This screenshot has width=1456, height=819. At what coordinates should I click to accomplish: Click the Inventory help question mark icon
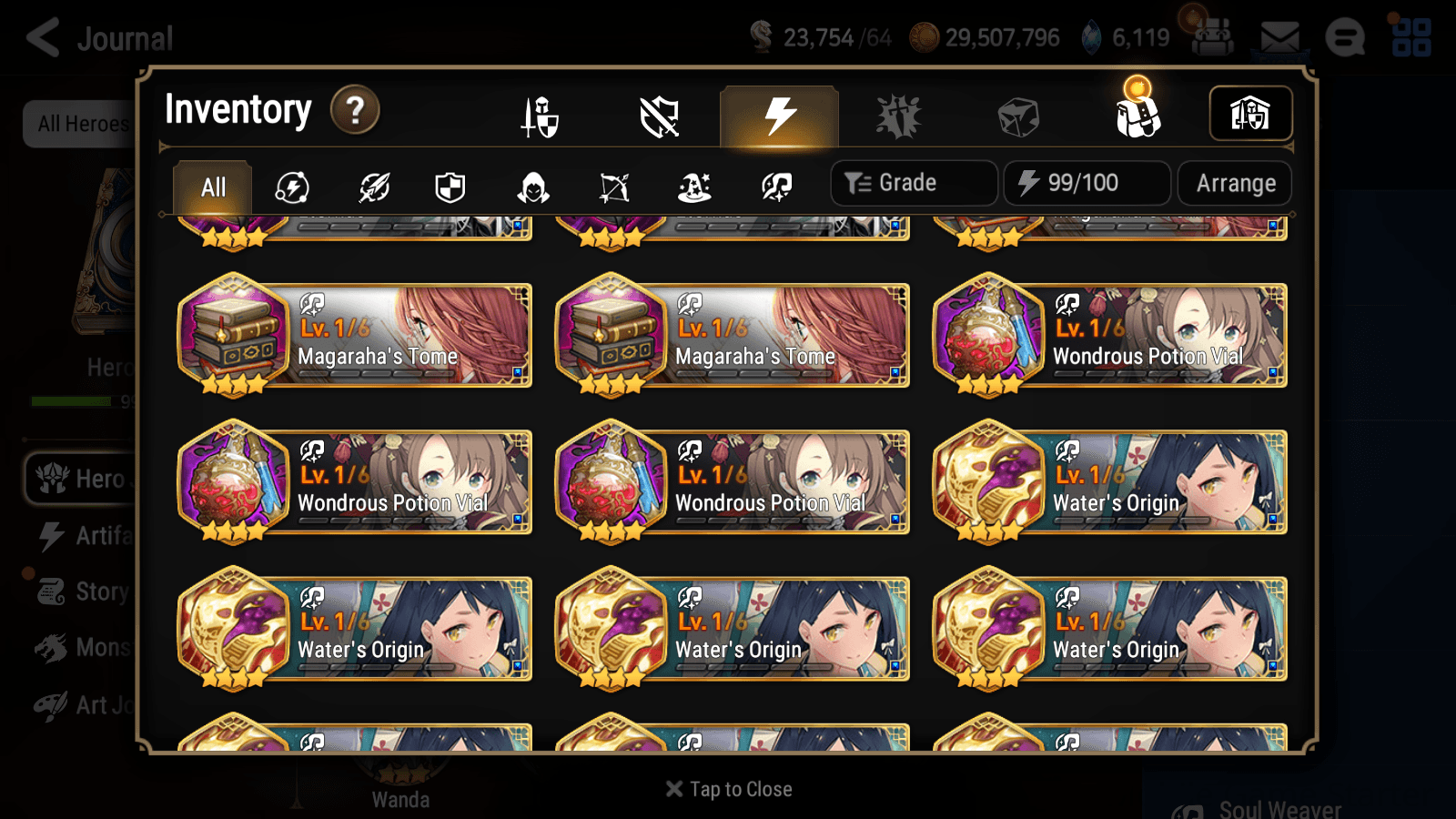click(x=354, y=109)
